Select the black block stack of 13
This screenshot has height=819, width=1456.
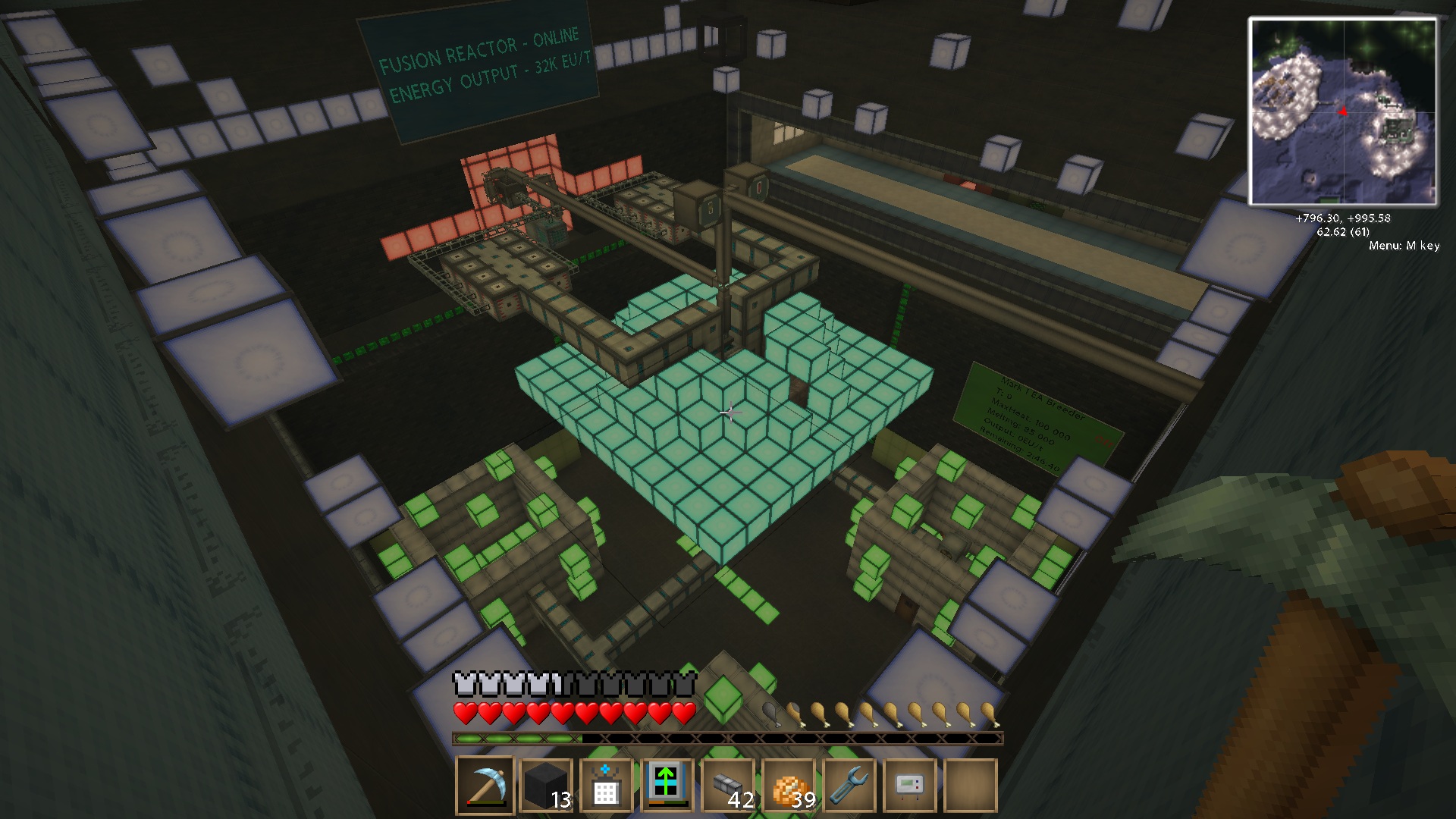545,786
